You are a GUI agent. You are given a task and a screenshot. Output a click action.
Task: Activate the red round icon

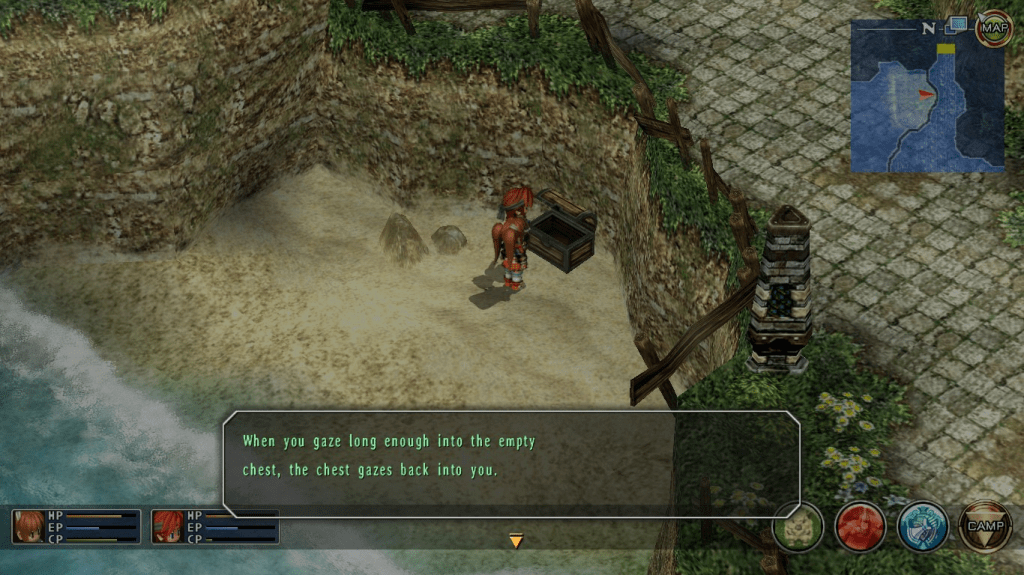pyautogui.click(x=860, y=526)
